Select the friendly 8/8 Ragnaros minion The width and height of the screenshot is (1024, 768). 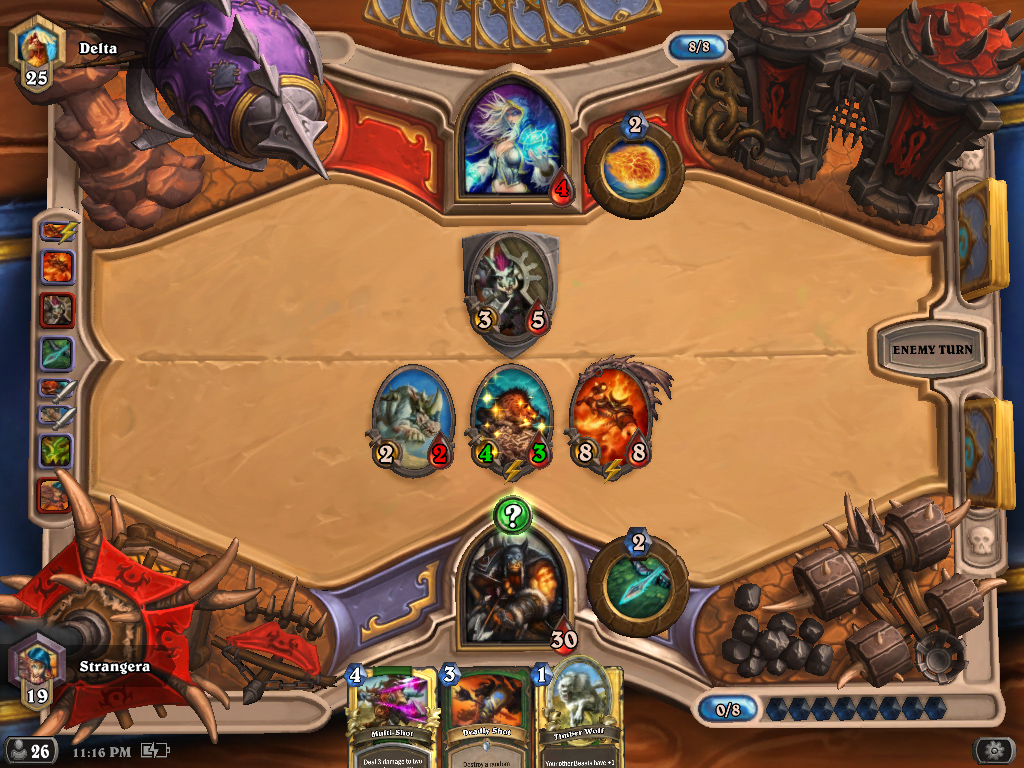pyautogui.click(x=610, y=420)
